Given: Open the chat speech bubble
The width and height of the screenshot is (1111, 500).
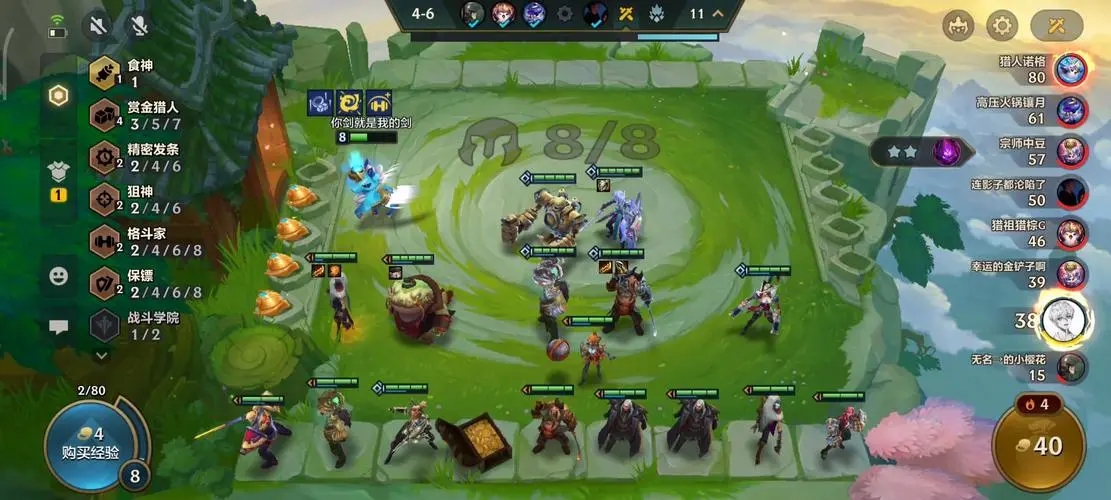Looking at the screenshot, I should pos(59,327).
